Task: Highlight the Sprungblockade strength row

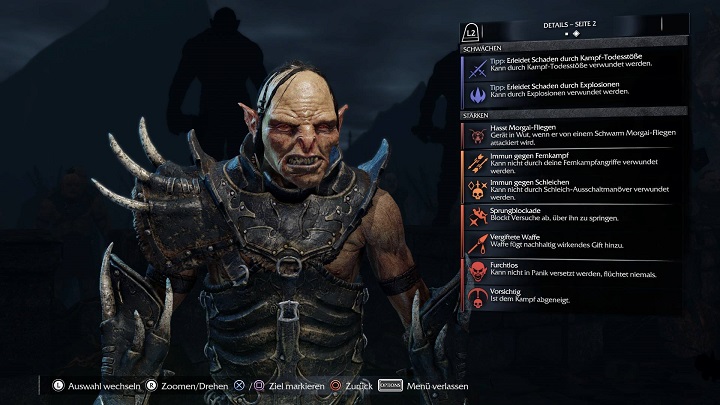Action: [573, 216]
